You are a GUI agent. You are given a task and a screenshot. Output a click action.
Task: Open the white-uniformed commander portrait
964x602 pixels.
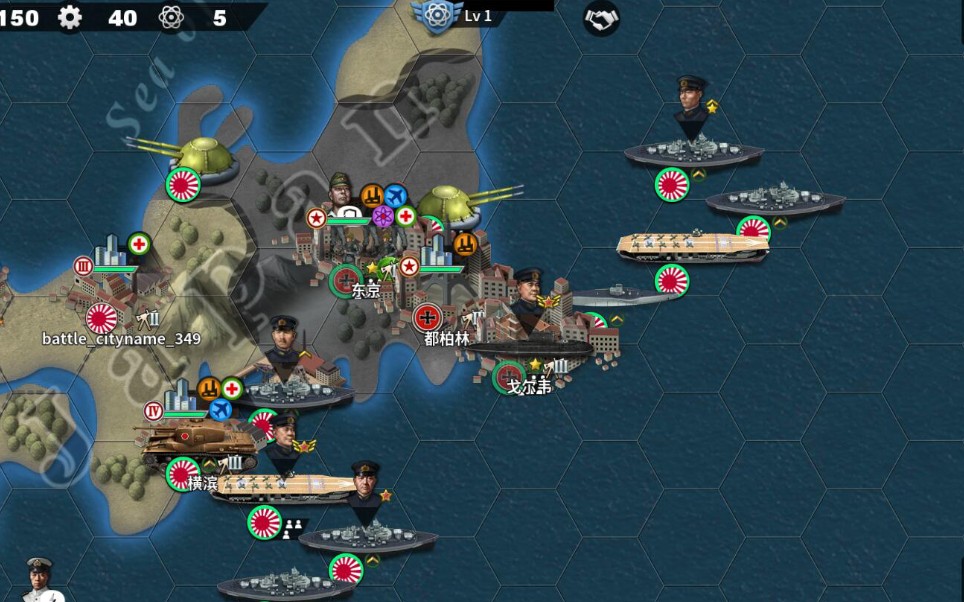point(39,580)
